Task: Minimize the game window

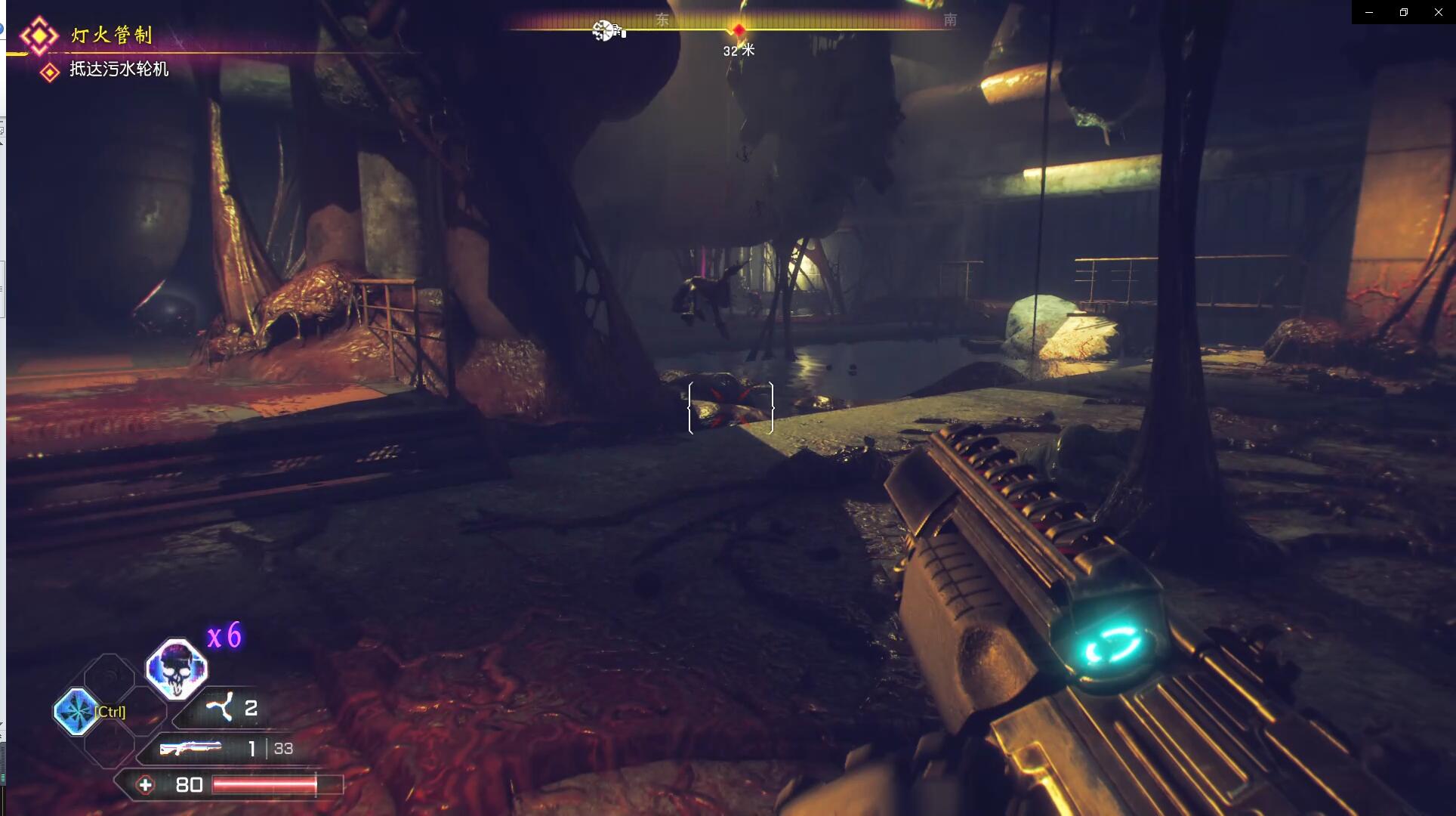Action: (1368, 12)
